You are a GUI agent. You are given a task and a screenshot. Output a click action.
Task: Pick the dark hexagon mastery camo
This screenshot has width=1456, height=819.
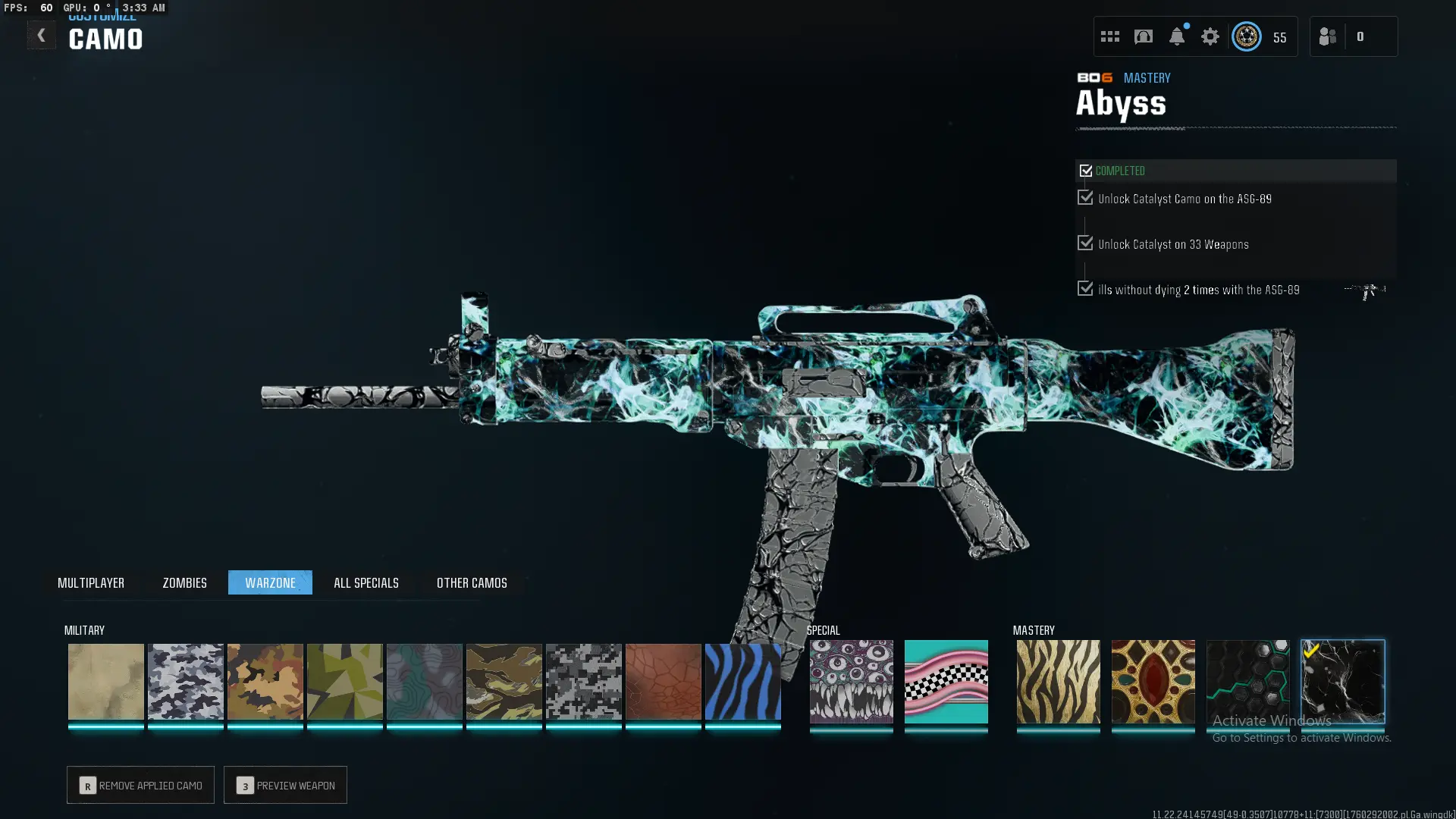tap(1248, 681)
